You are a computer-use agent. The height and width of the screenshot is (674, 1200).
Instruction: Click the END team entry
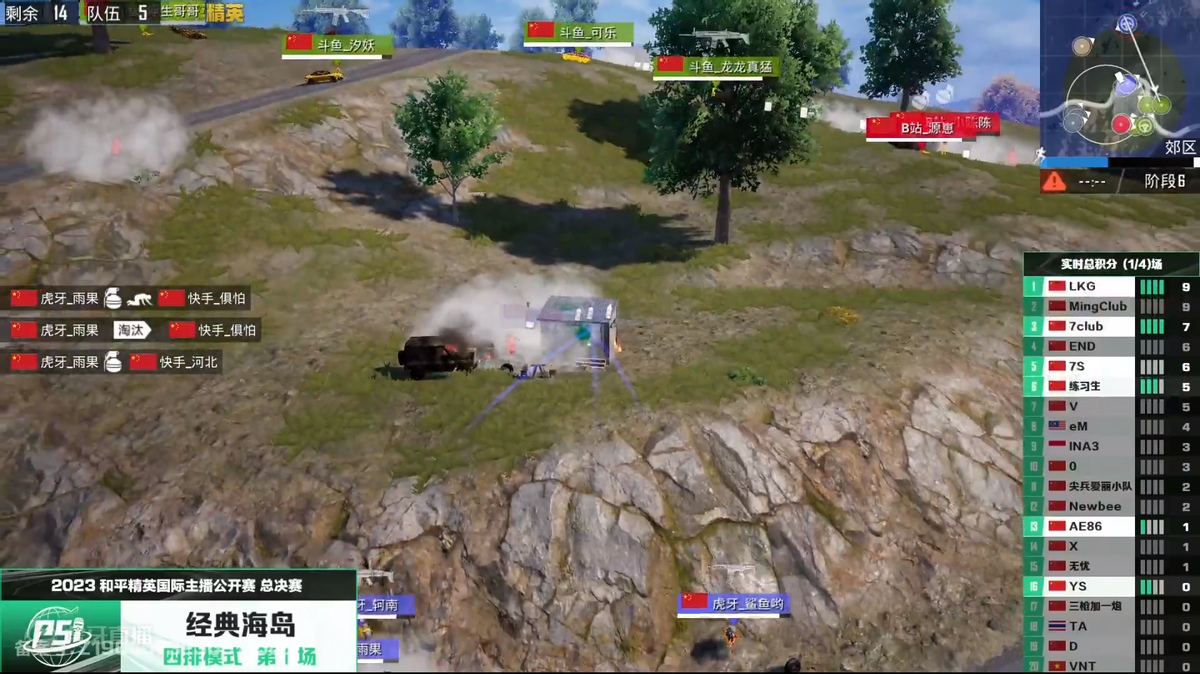click(x=1110, y=346)
